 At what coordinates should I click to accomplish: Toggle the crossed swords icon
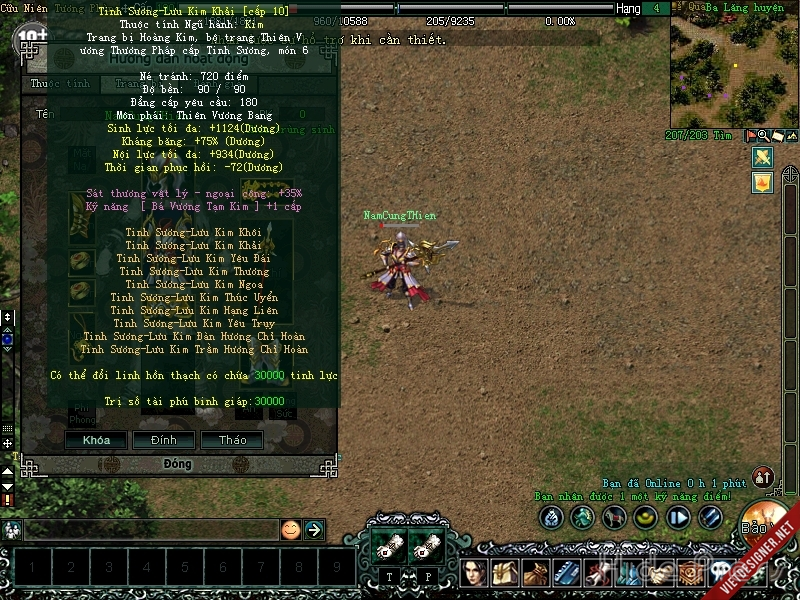(x=762, y=158)
